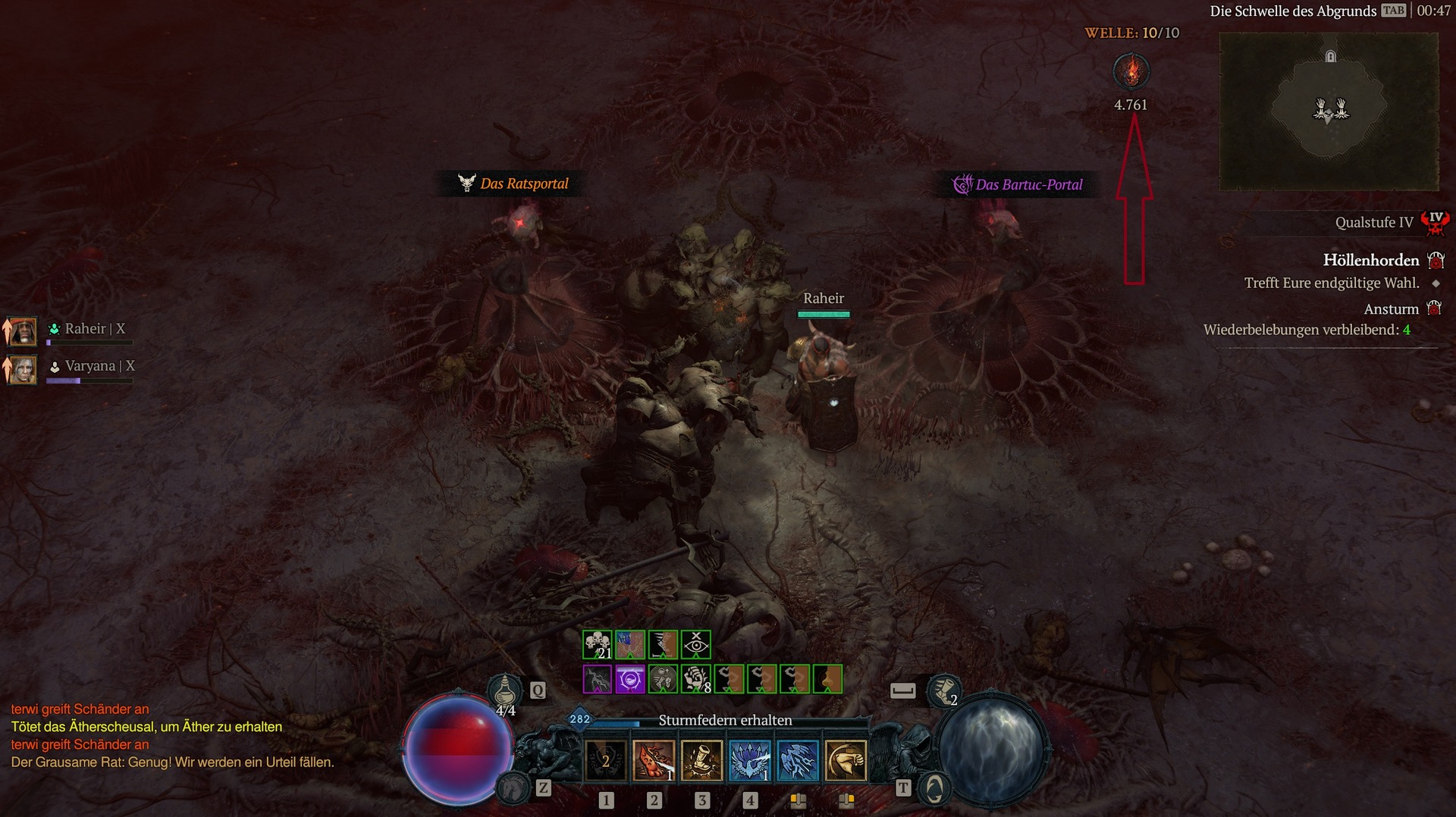The width and height of the screenshot is (1456, 817).
Task: Use the evade boot icon
Action: tap(943, 690)
